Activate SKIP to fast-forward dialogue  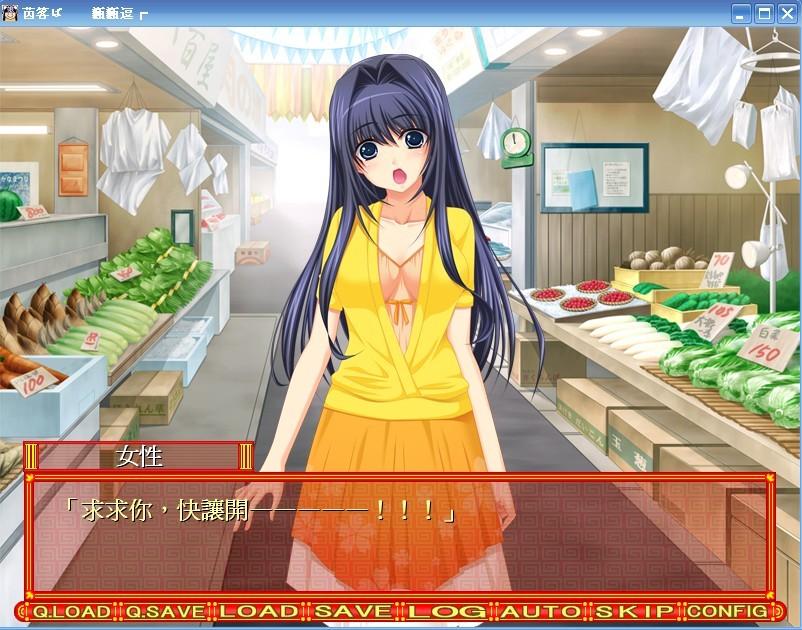[635, 611]
